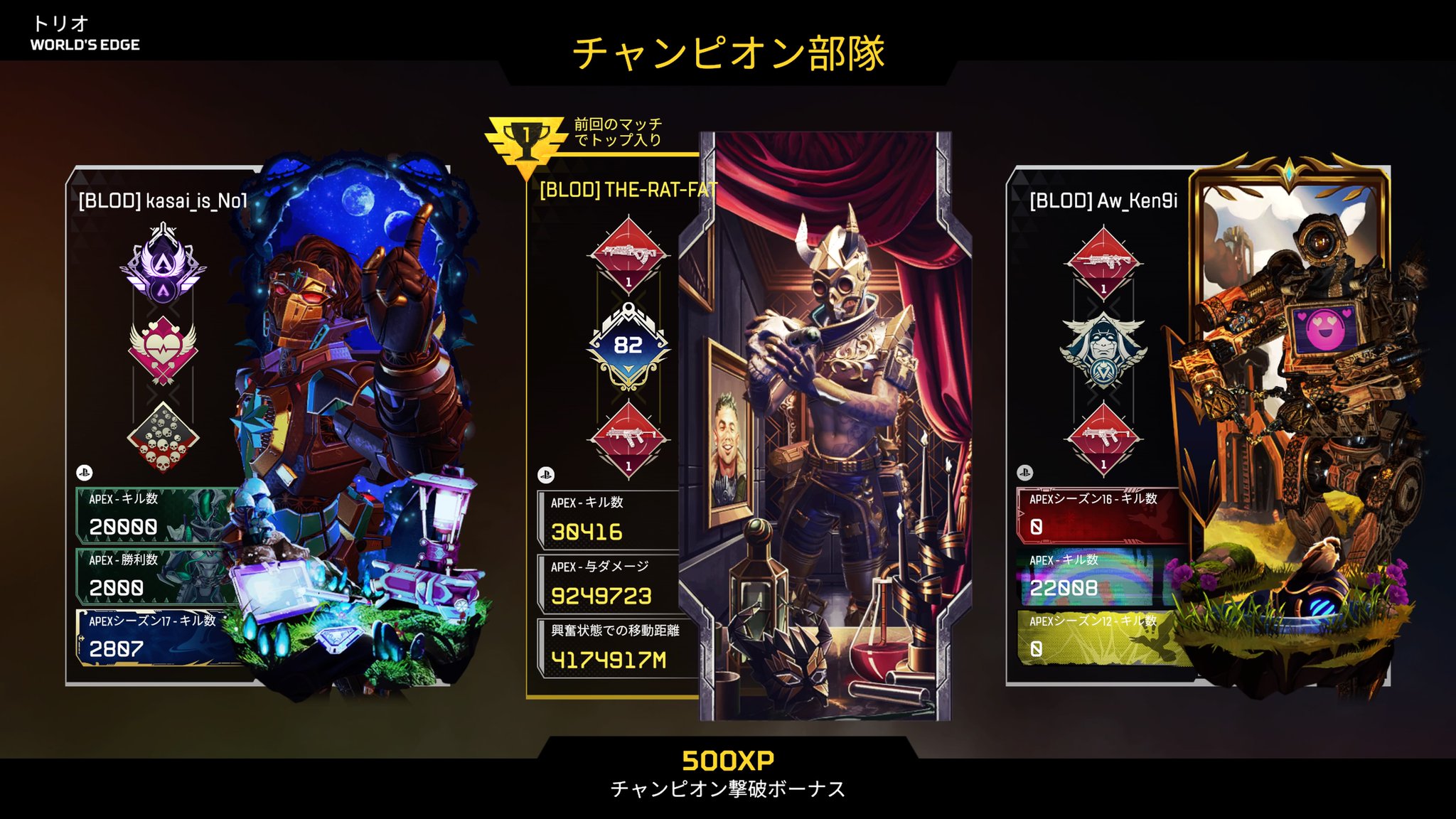The height and width of the screenshot is (819, 1456).
Task: Click the PlayStation icon on Aw_Ken9i's card
Action: coord(1024,472)
